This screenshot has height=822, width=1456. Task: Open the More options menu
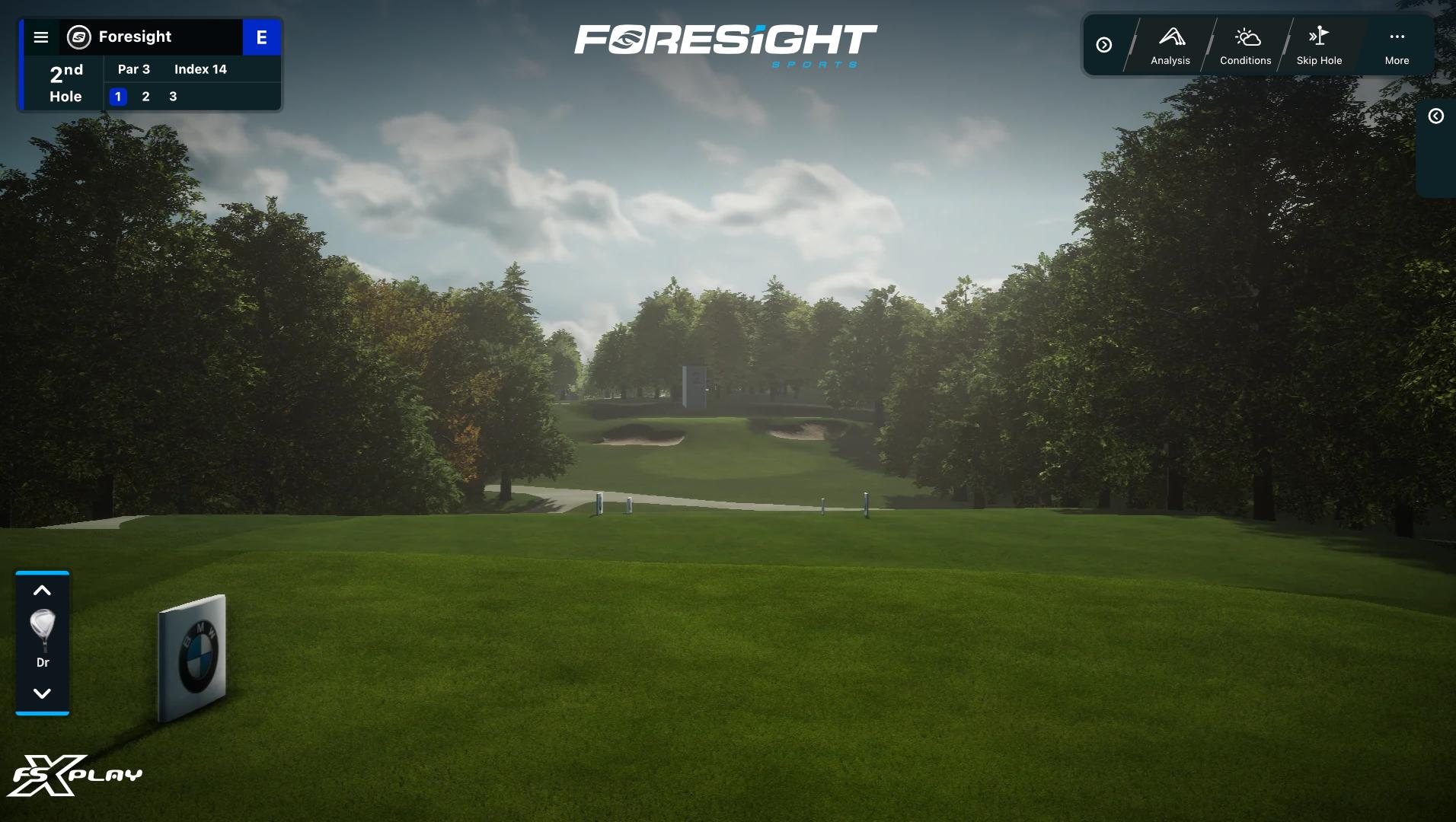[1397, 46]
